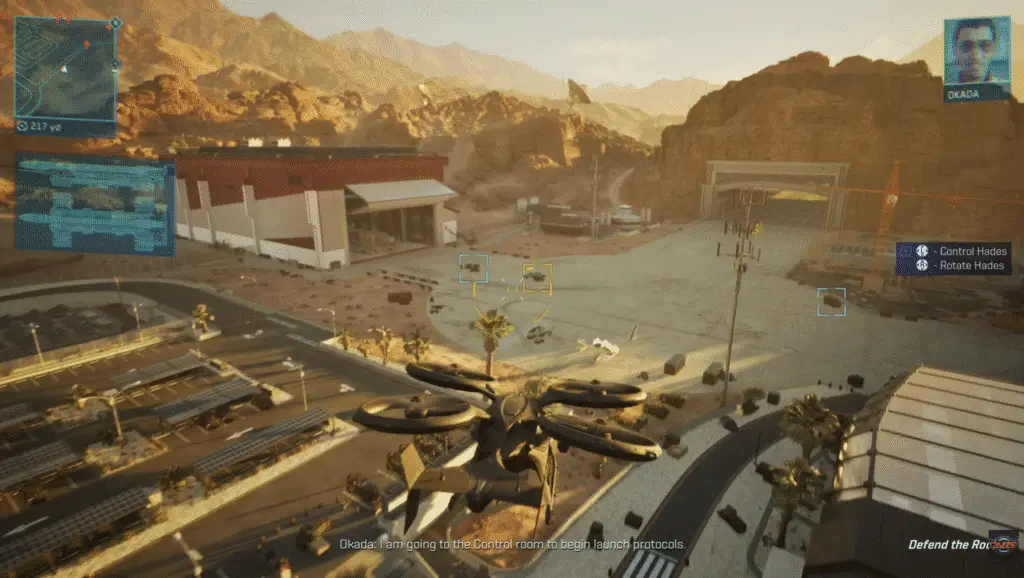This screenshot has width=1024, height=578.
Task: Click the Defend the Rocket objective
Action: [x=950, y=545]
